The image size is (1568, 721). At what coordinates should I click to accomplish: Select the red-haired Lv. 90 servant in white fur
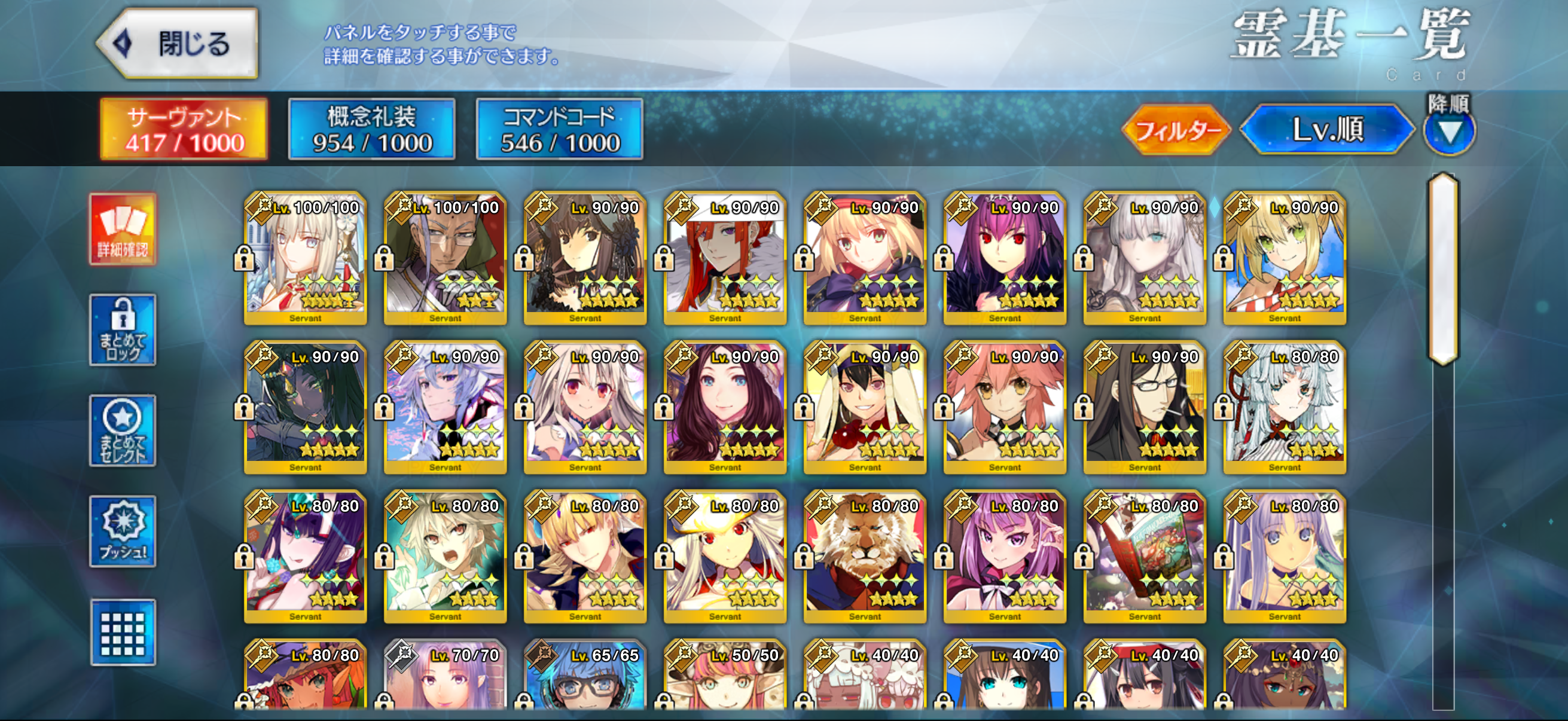click(724, 259)
